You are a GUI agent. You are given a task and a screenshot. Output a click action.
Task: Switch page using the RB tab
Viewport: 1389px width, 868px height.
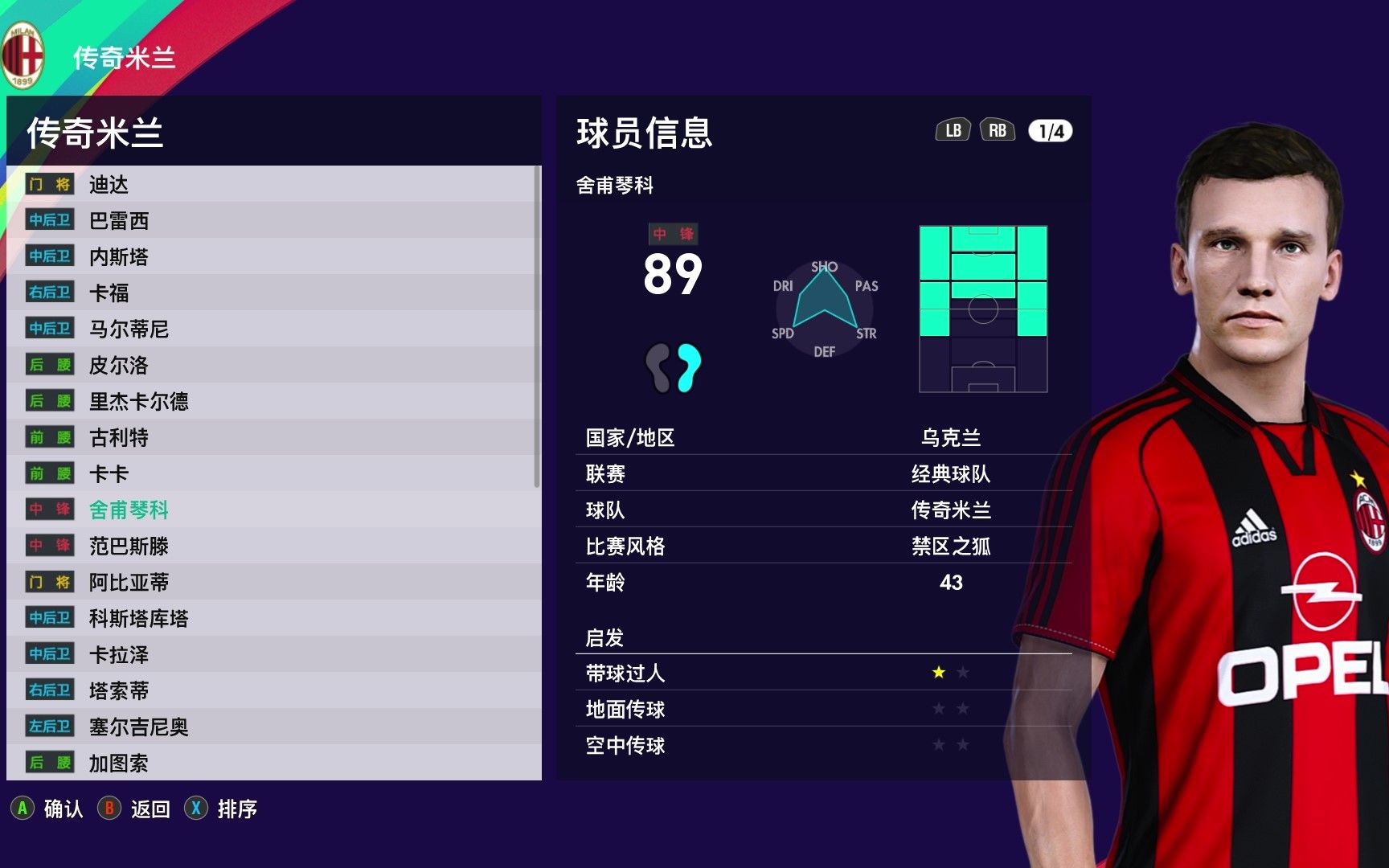click(997, 129)
